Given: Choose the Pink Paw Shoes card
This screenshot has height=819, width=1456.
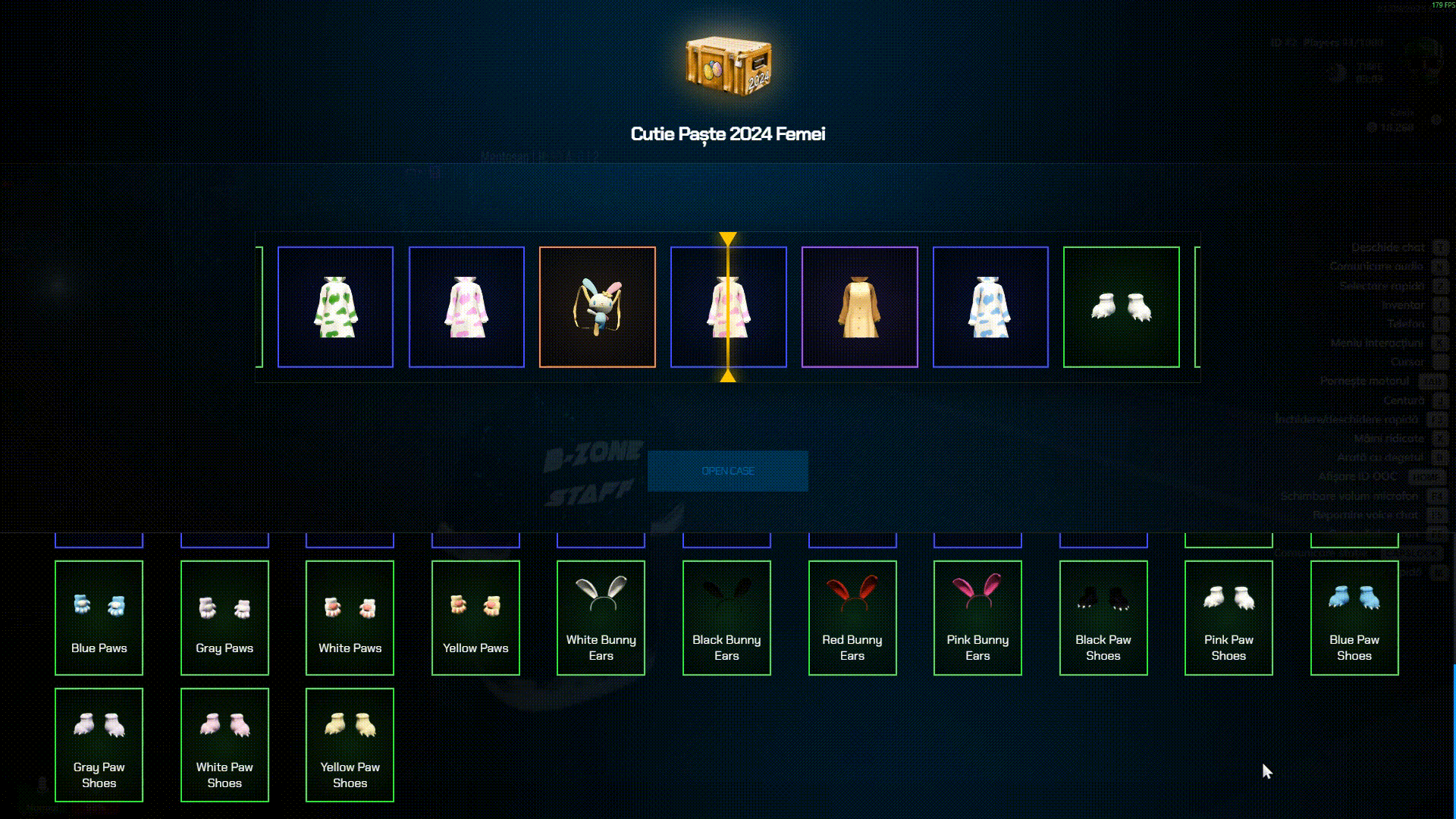Looking at the screenshot, I should [x=1228, y=617].
